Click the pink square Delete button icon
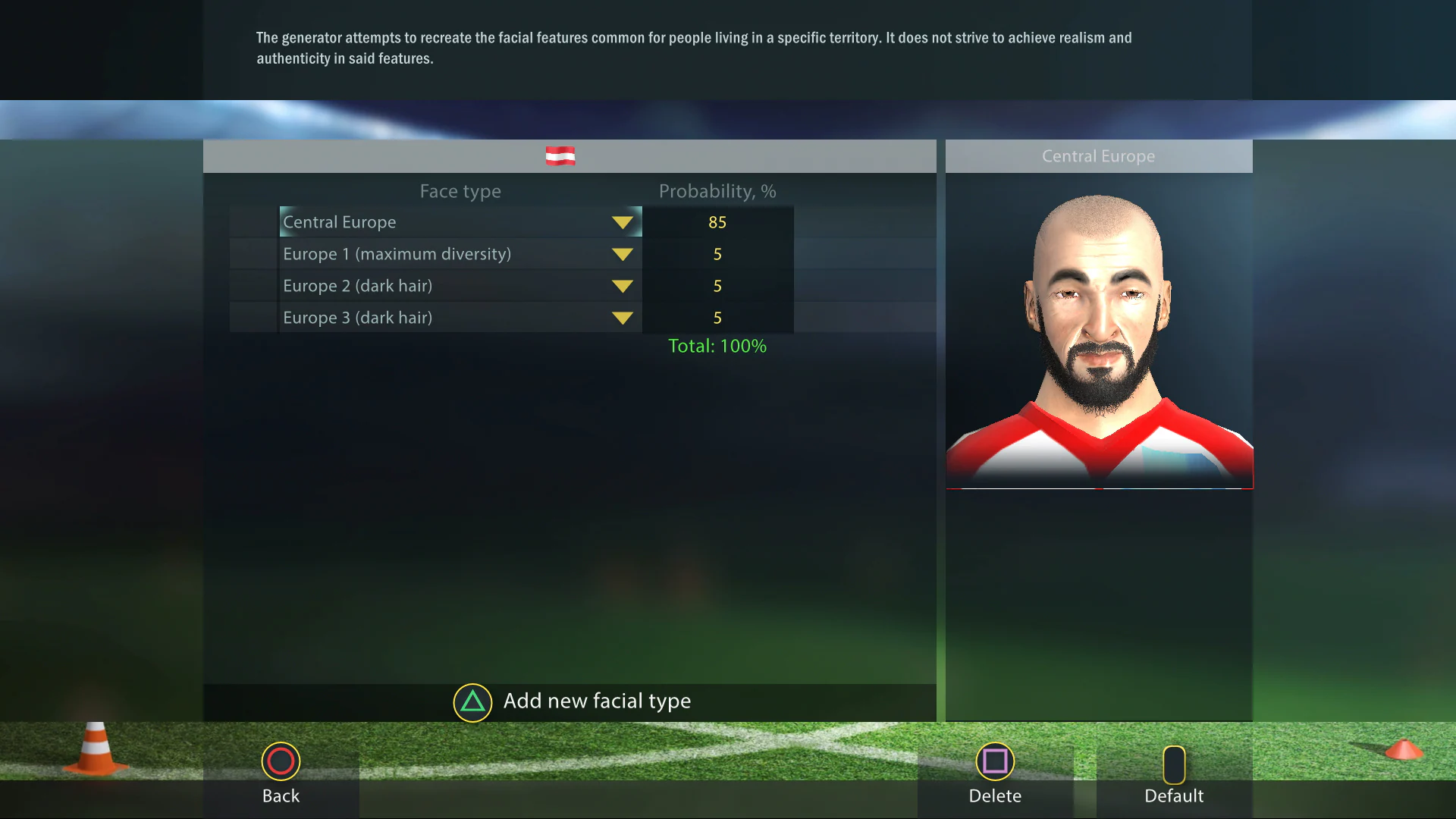The width and height of the screenshot is (1456, 819). tap(995, 761)
